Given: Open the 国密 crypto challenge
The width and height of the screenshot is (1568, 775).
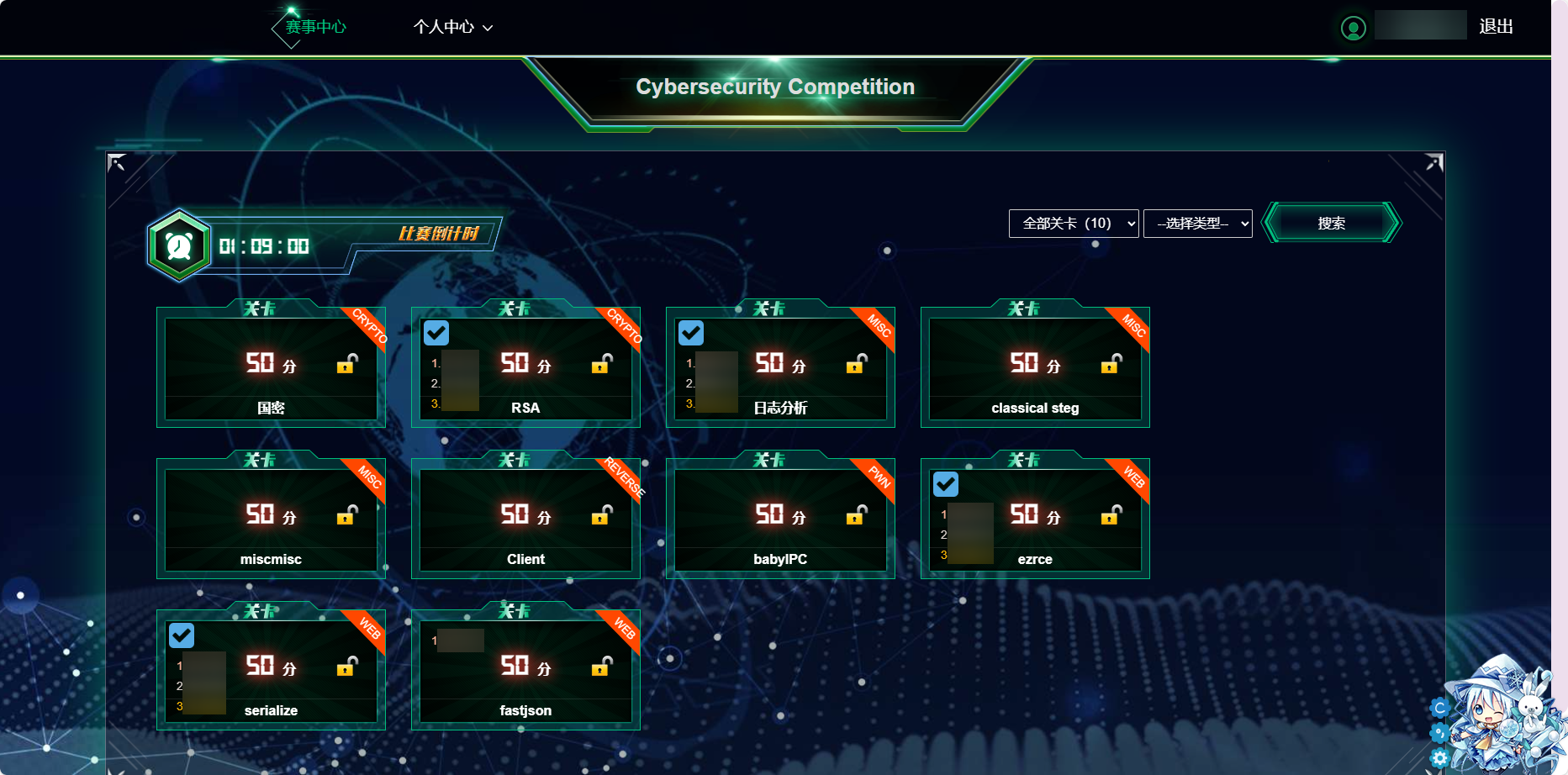Looking at the screenshot, I should pos(271,367).
